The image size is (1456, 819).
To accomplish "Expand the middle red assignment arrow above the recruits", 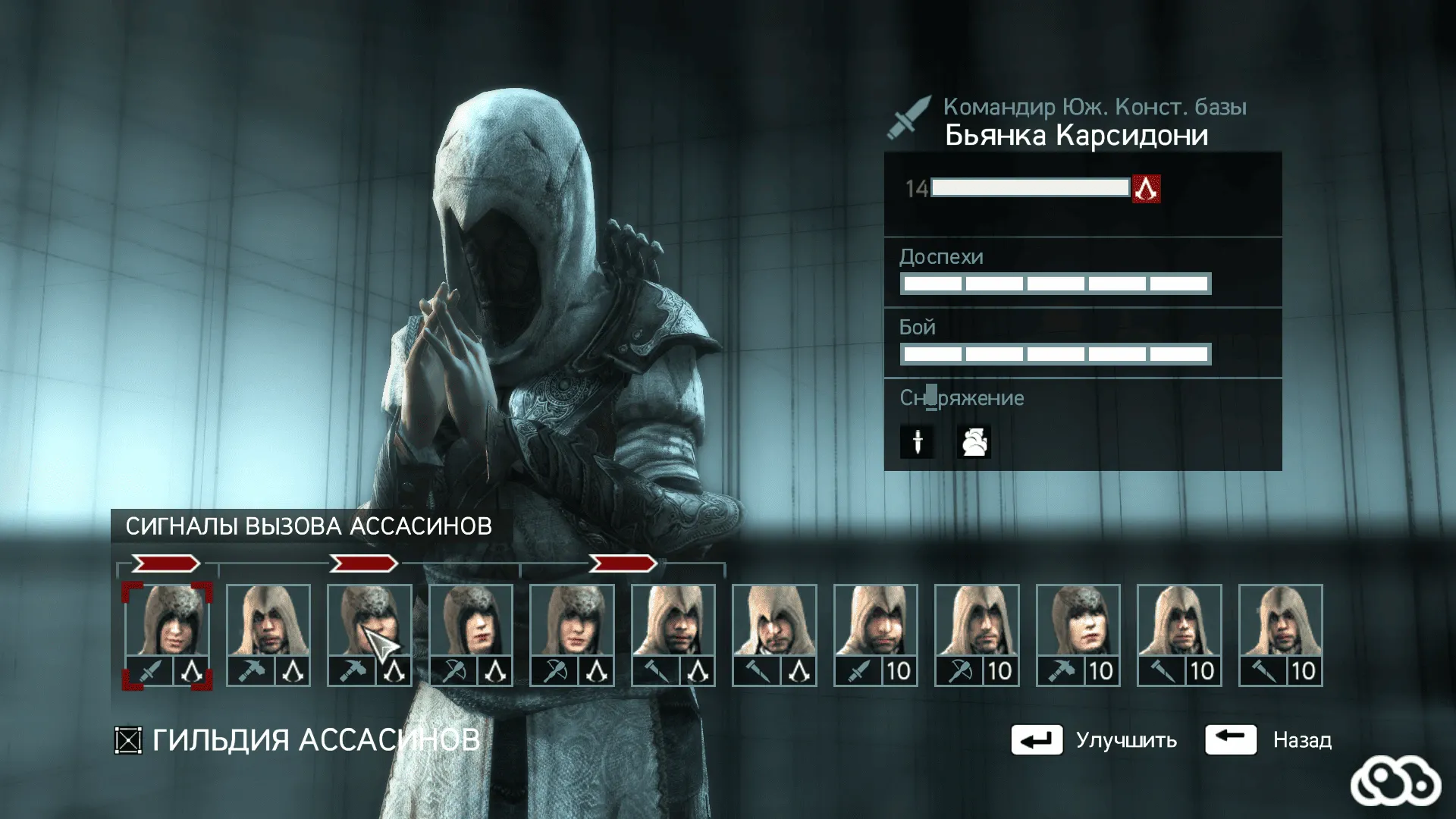I will (365, 563).
